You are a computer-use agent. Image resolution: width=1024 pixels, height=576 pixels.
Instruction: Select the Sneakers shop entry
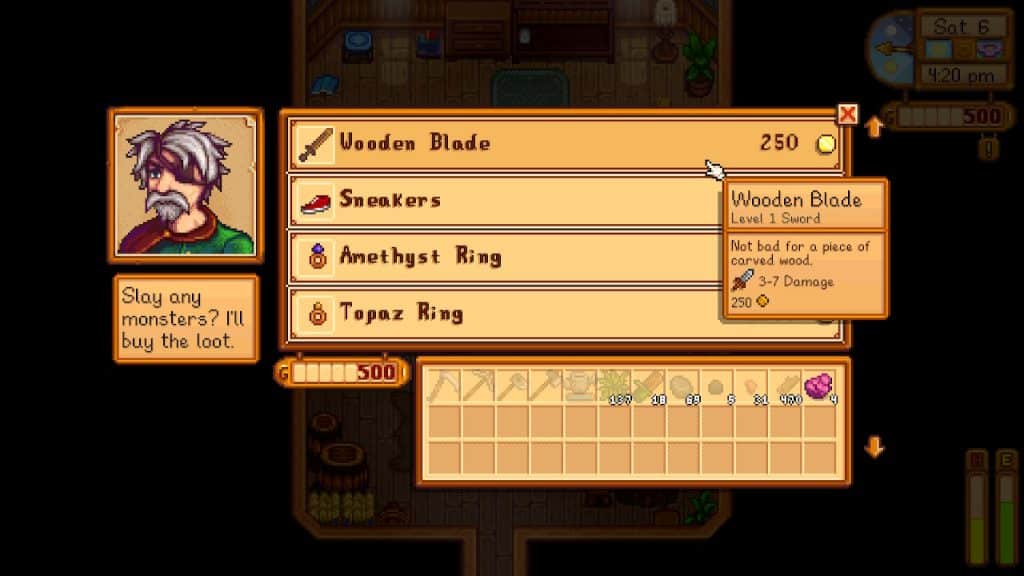[x=500, y=200]
